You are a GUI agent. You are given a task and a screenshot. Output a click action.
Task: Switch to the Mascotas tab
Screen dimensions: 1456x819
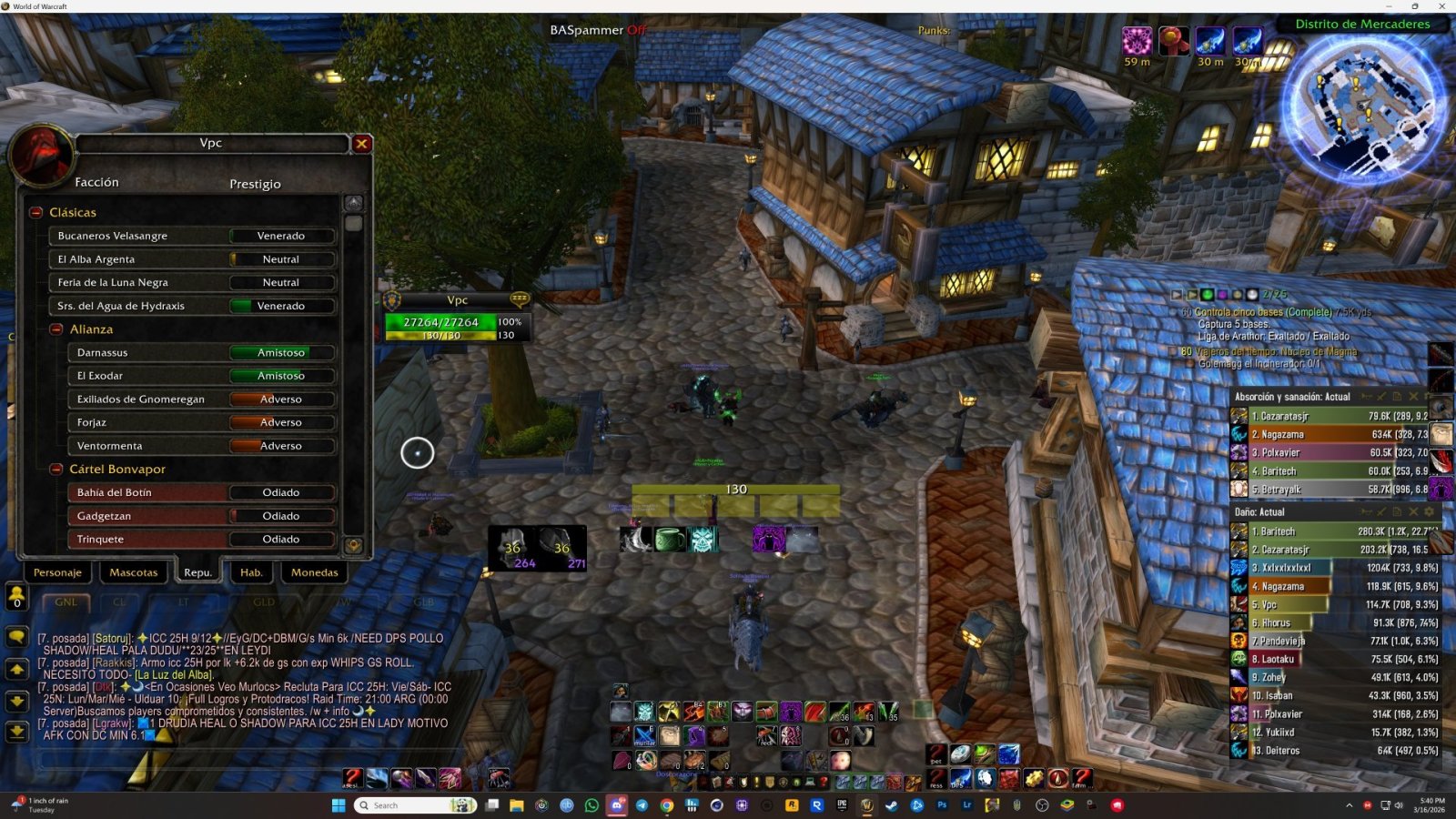pos(134,572)
